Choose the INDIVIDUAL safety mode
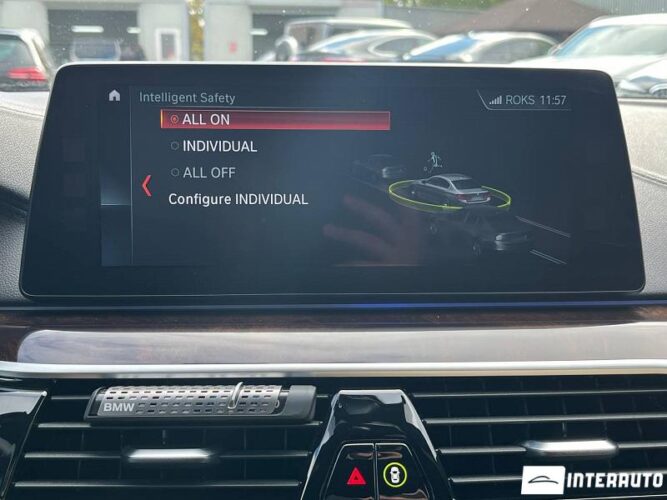This screenshot has height=500, width=667. 218,146
